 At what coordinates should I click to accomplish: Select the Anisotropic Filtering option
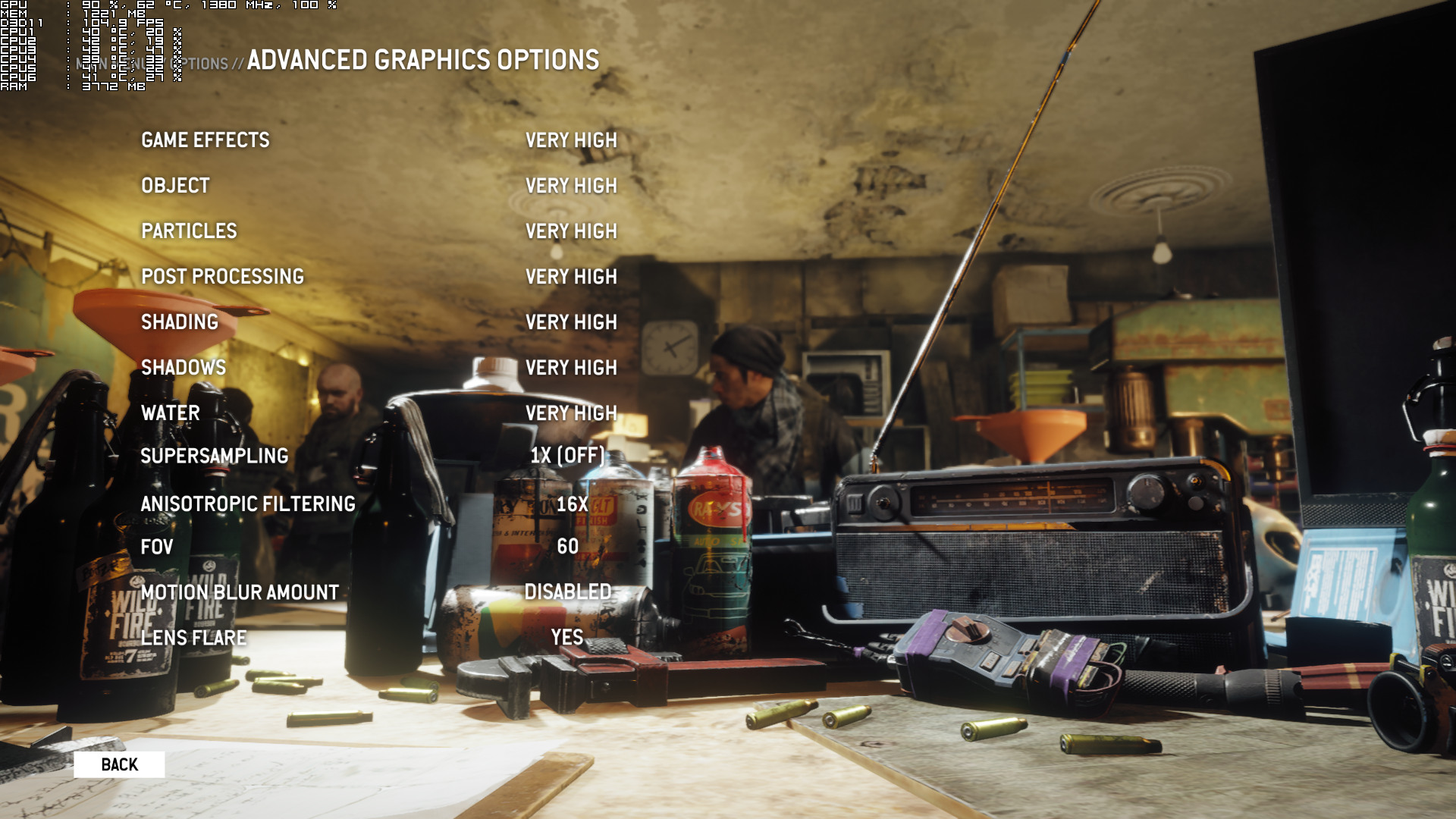point(248,504)
